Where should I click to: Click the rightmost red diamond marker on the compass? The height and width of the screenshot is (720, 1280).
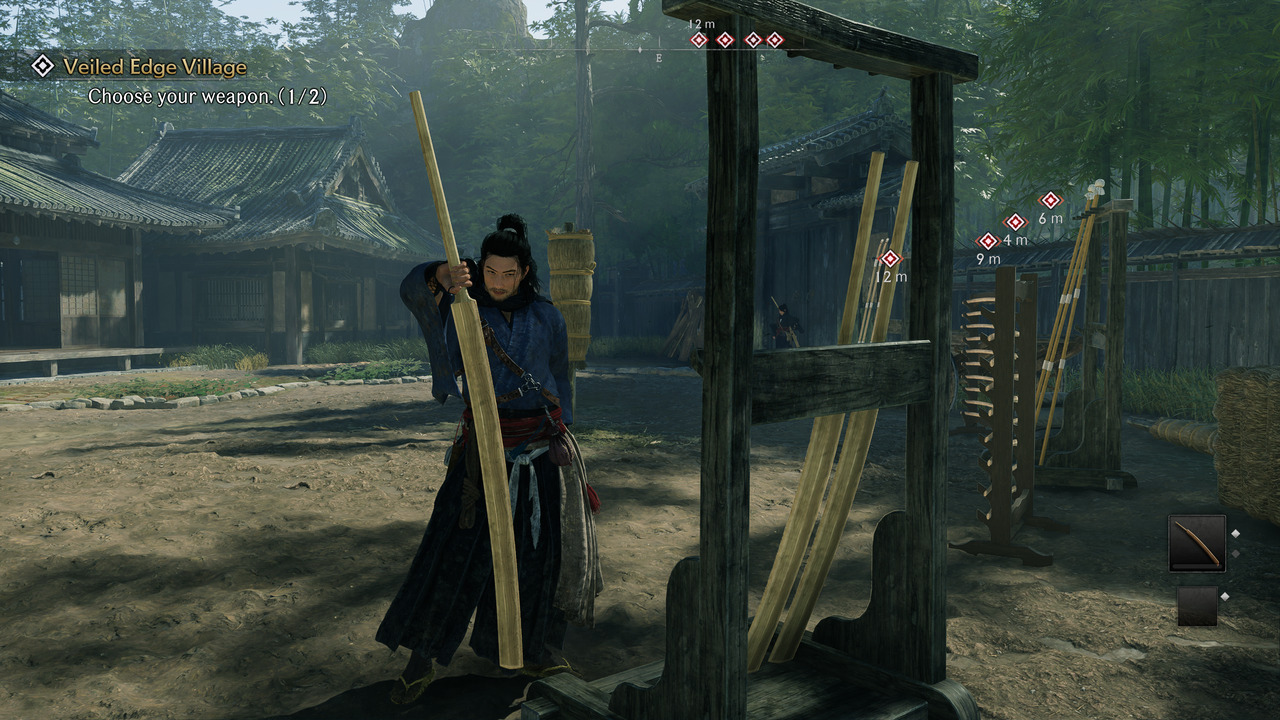tap(775, 40)
